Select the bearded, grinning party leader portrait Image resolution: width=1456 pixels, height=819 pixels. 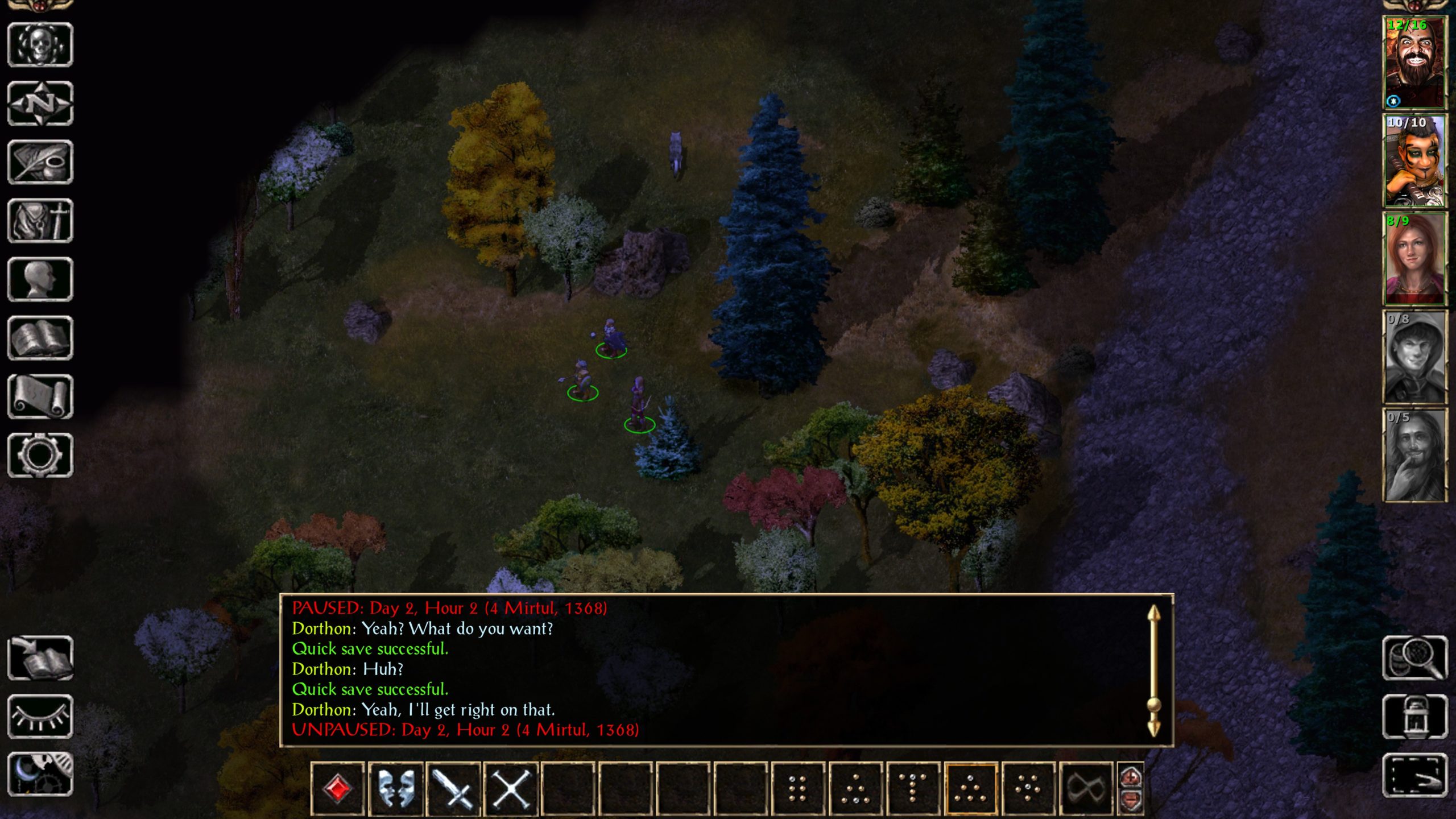1415,63
